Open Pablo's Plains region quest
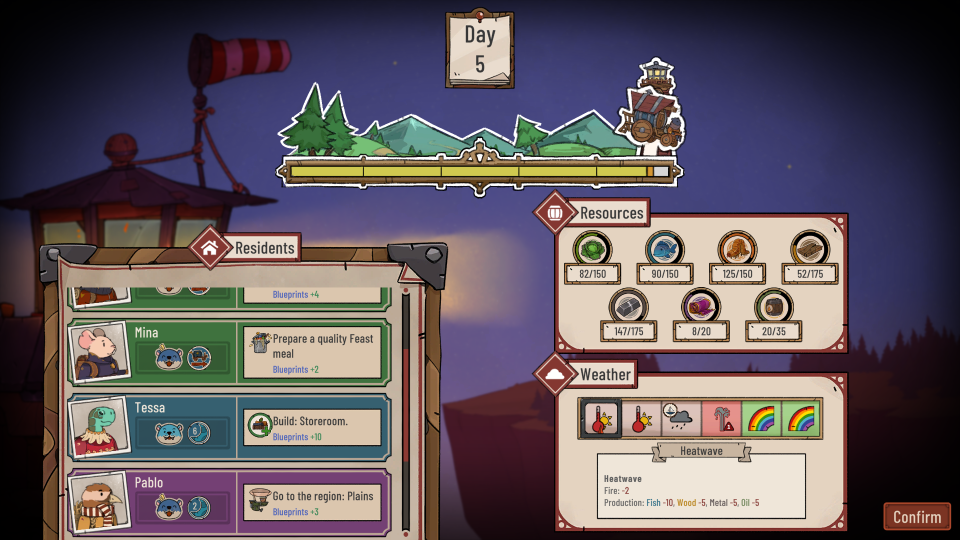The width and height of the screenshot is (960, 540). [x=313, y=503]
